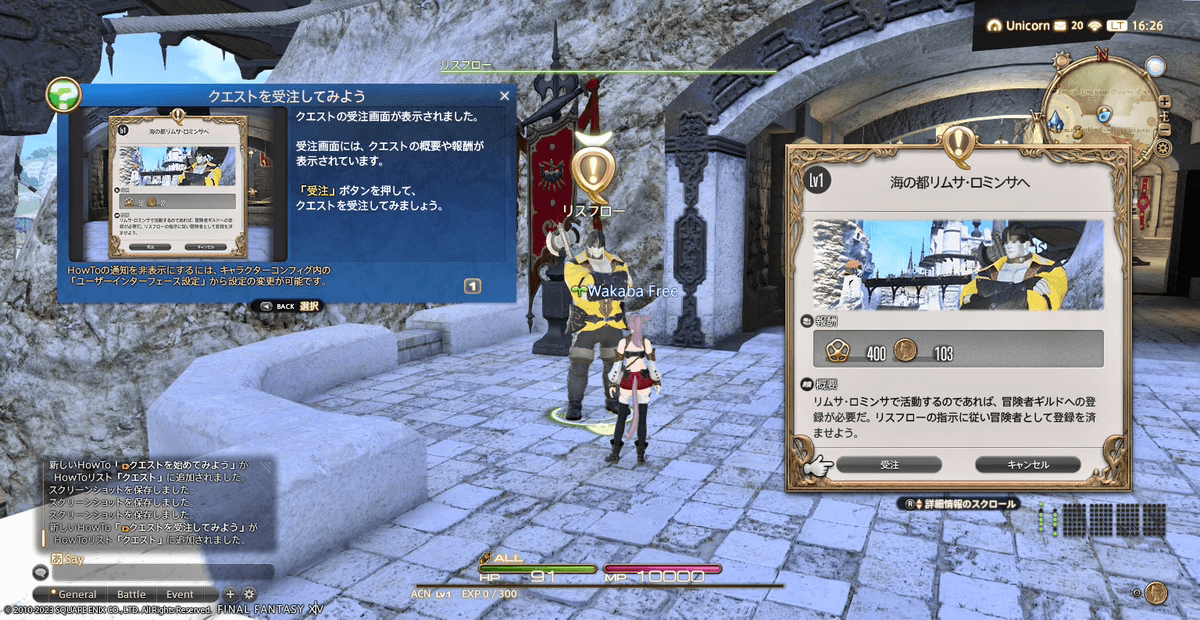Image resolution: width=1200 pixels, height=620 pixels.
Task: Open minimap settings gear
Action: pyautogui.click(x=1162, y=148)
